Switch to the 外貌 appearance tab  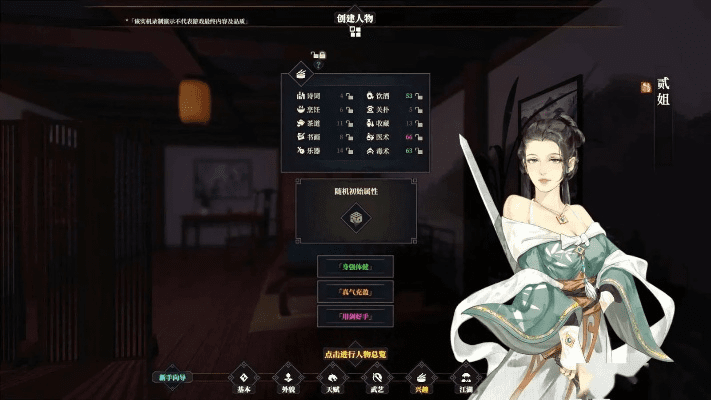(x=287, y=377)
